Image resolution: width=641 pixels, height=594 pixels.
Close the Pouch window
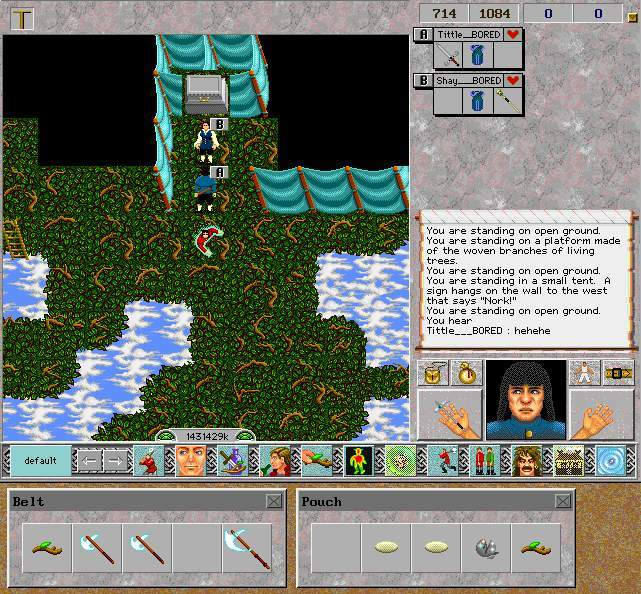point(564,501)
